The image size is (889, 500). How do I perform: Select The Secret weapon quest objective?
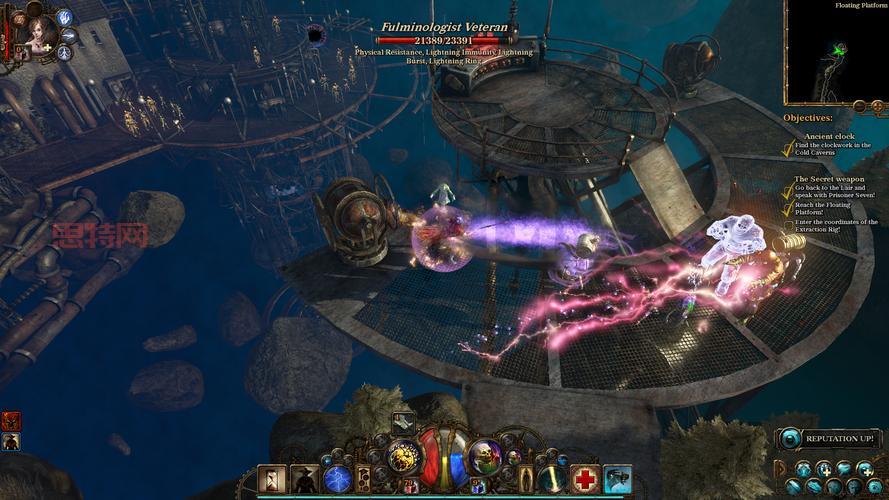(829, 179)
